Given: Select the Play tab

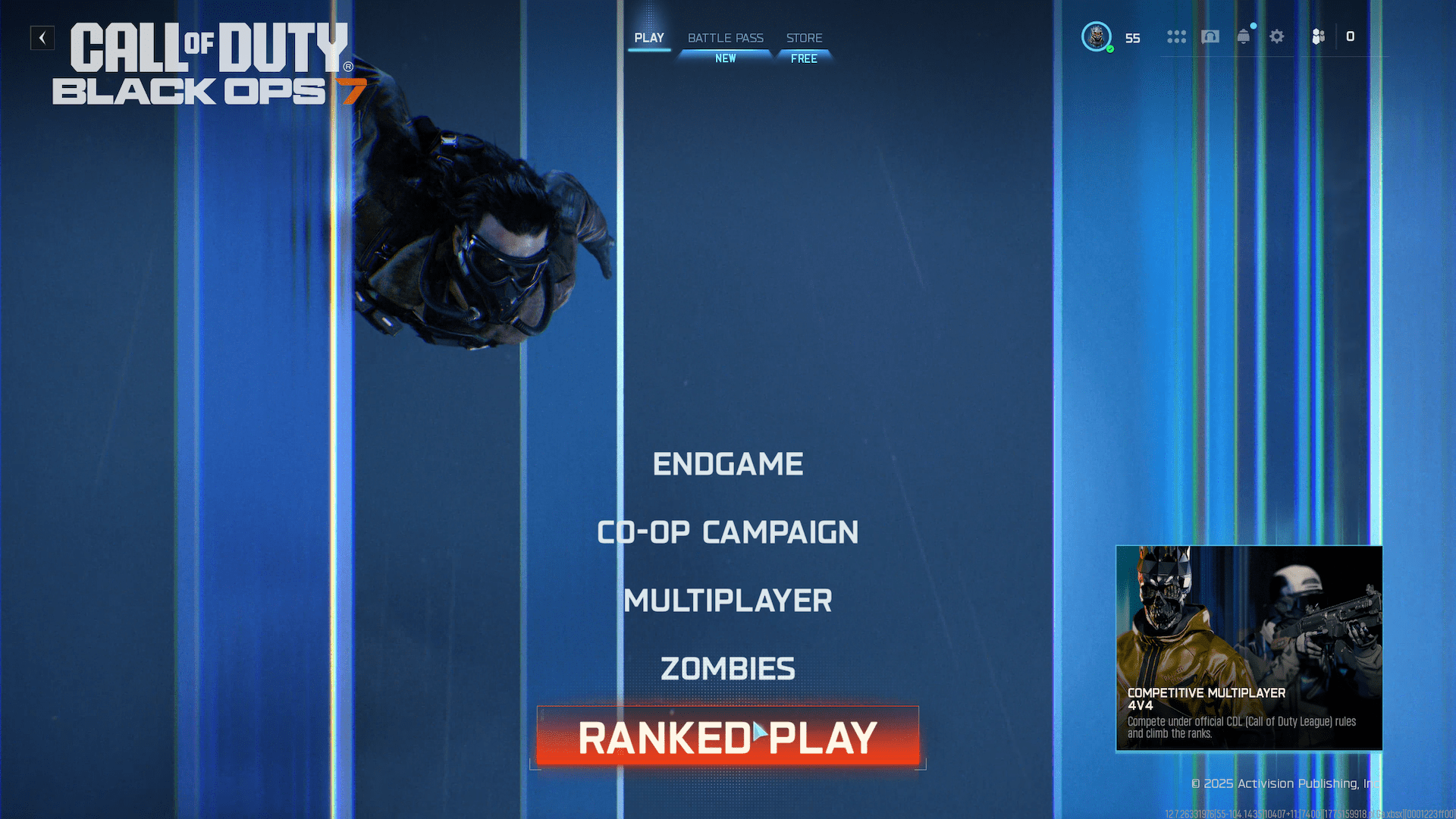Looking at the screenshot, I should coord(649,38).
